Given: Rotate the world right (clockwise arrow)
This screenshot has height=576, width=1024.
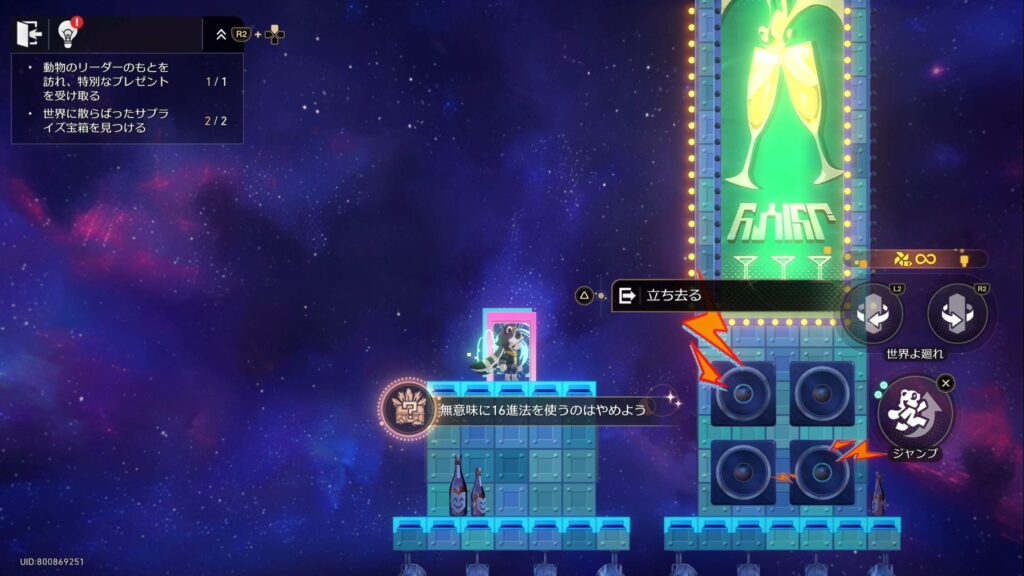Looking at the screenshot, I should coord(957,314).
